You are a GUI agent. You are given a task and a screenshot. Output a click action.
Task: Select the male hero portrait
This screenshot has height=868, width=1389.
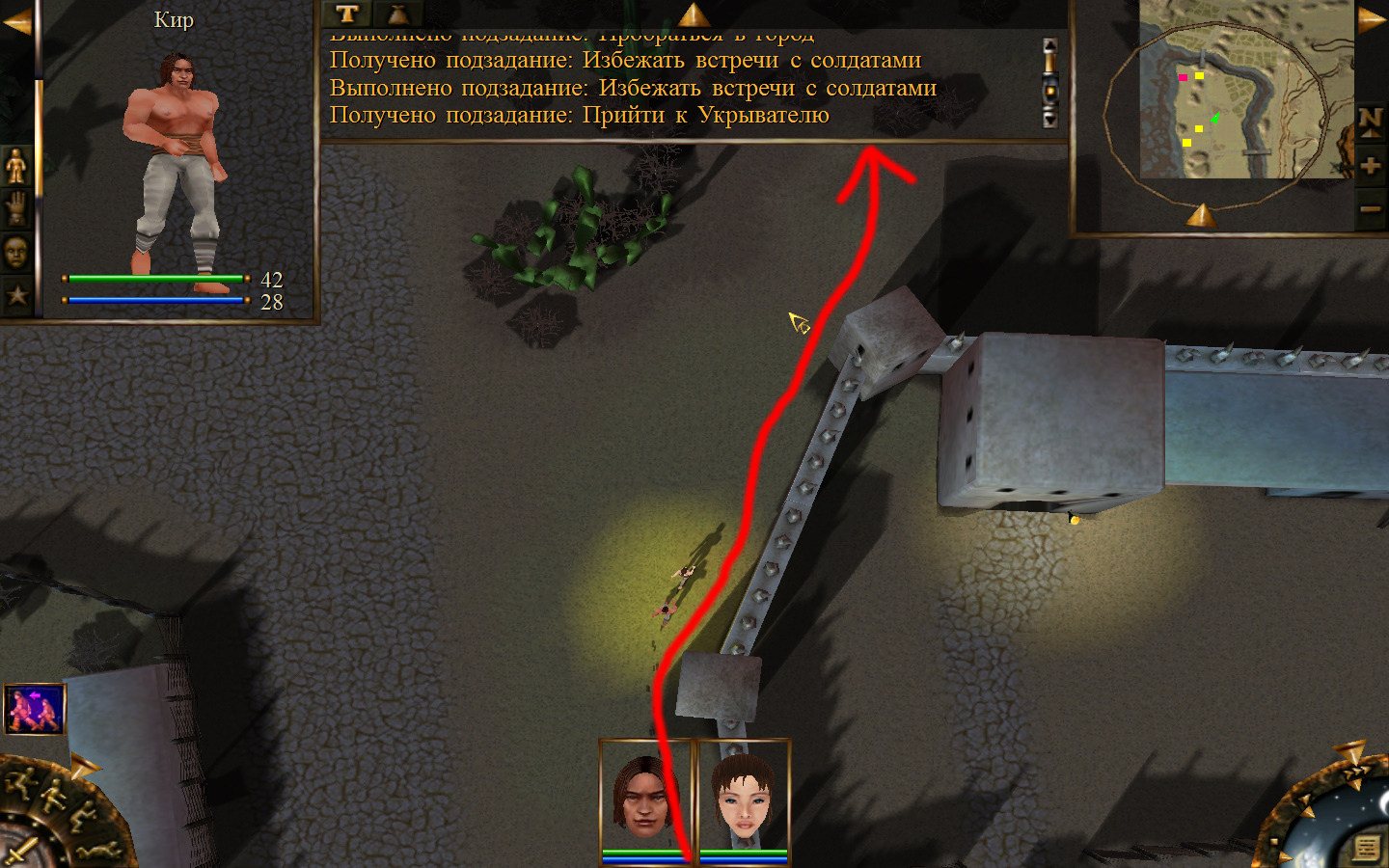pyautogui.click(x=645, y=796)
